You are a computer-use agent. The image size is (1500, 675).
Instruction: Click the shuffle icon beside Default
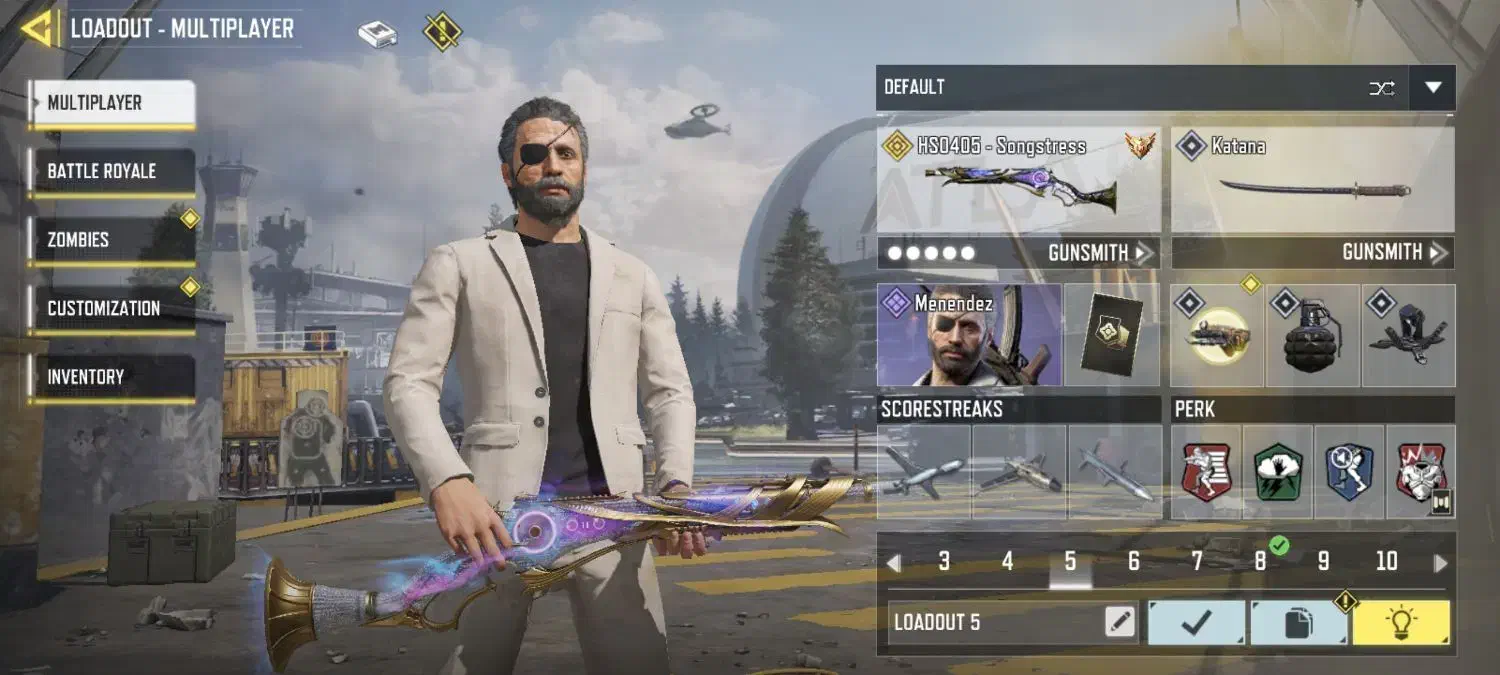click(x=1382, y=88)
